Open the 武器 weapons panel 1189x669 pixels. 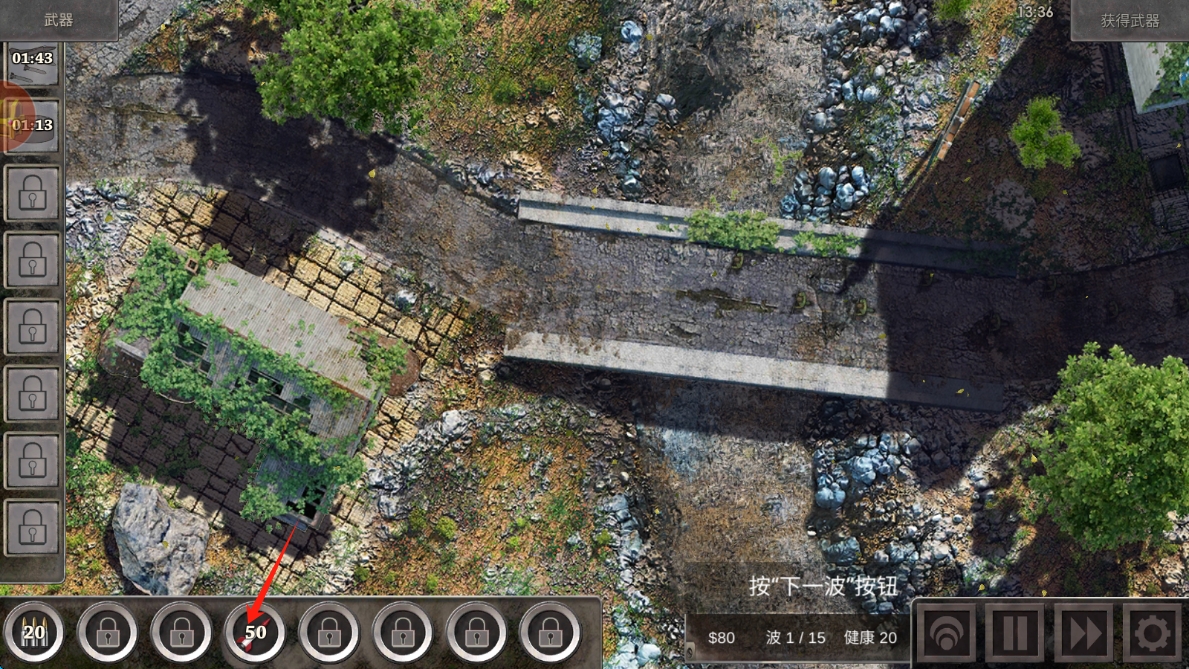pyautogui.click(x=58, y=19)
